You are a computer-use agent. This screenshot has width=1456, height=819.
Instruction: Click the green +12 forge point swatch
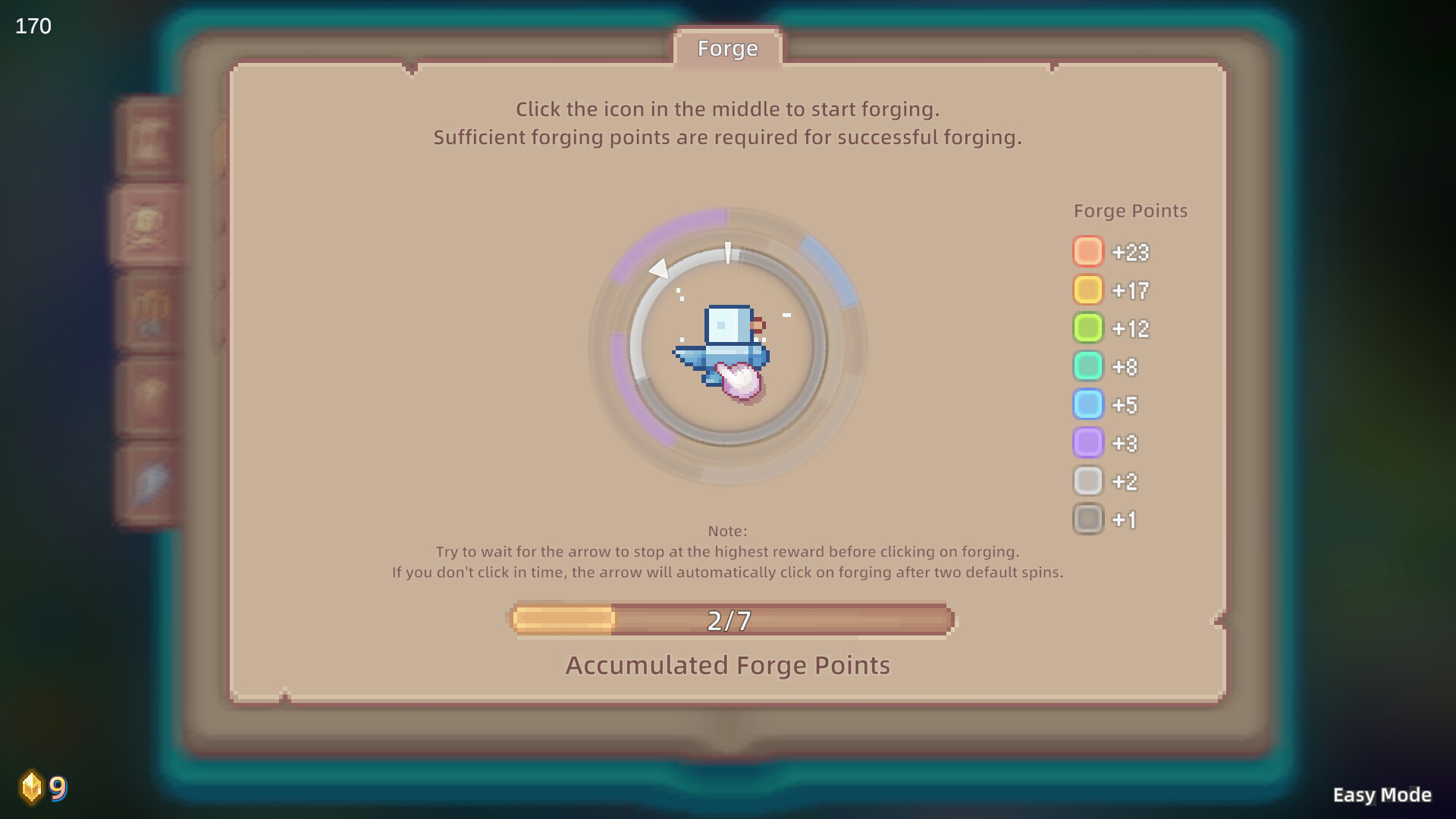coord(1088,328)
